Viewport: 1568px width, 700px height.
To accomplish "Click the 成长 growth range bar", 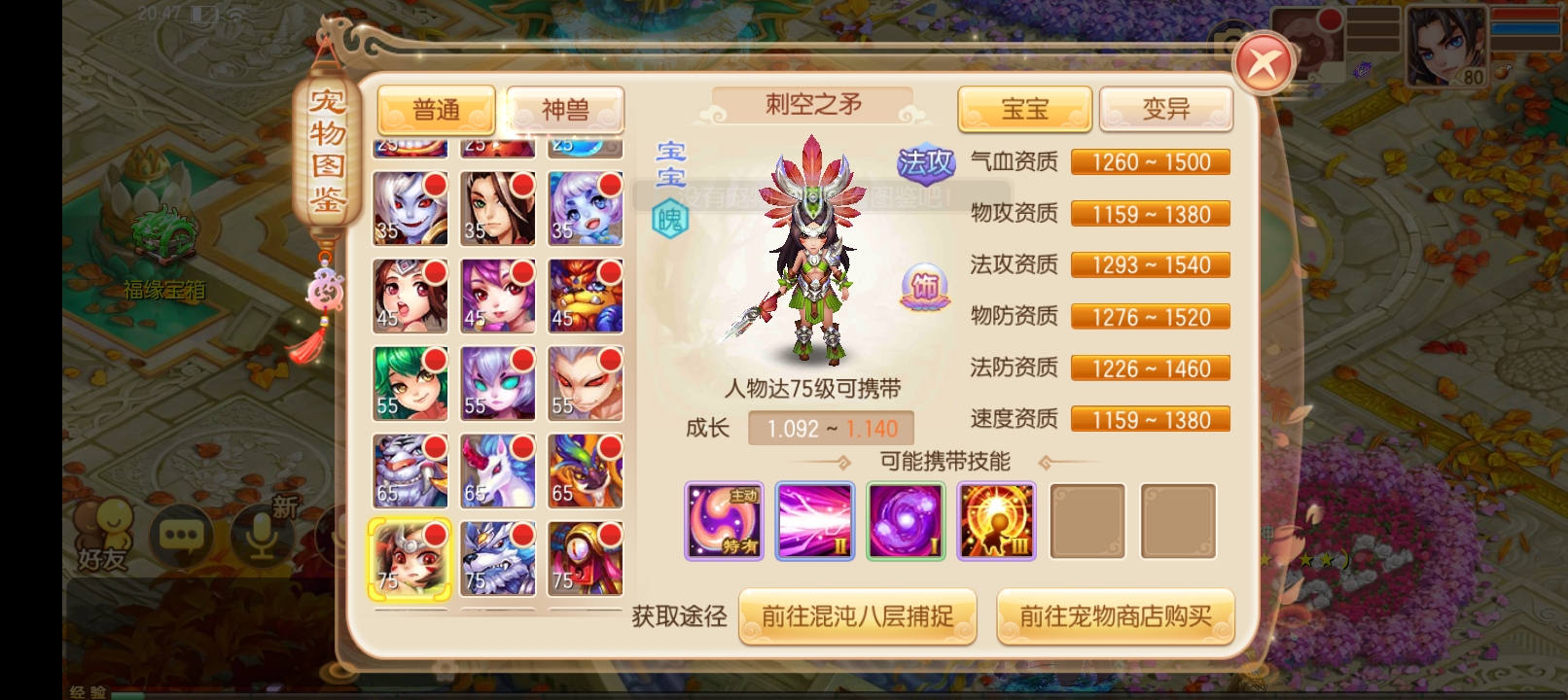I will tap(830, 427).
